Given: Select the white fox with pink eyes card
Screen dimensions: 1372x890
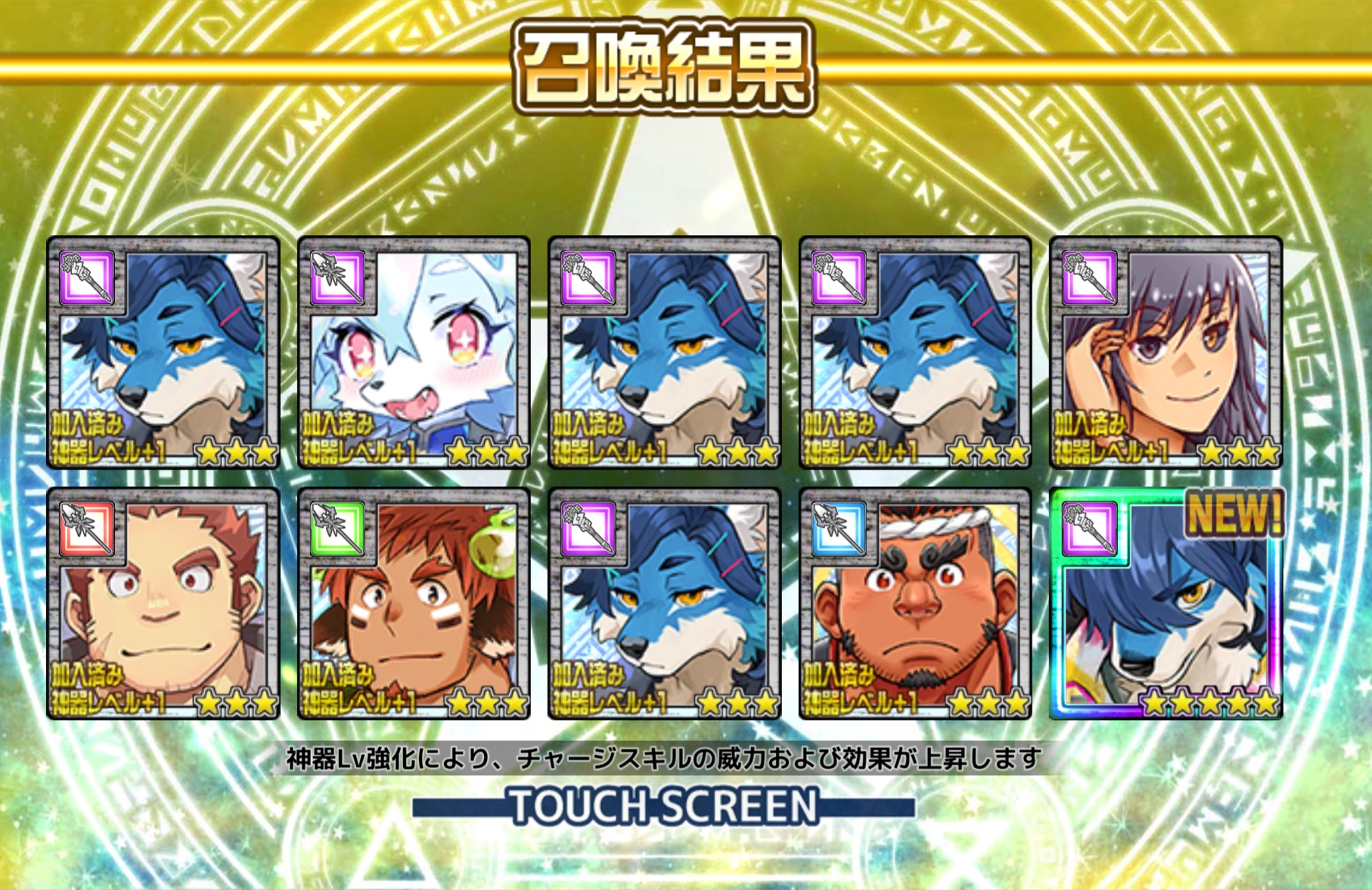Looking at the screenshot, I should (413, 352).
